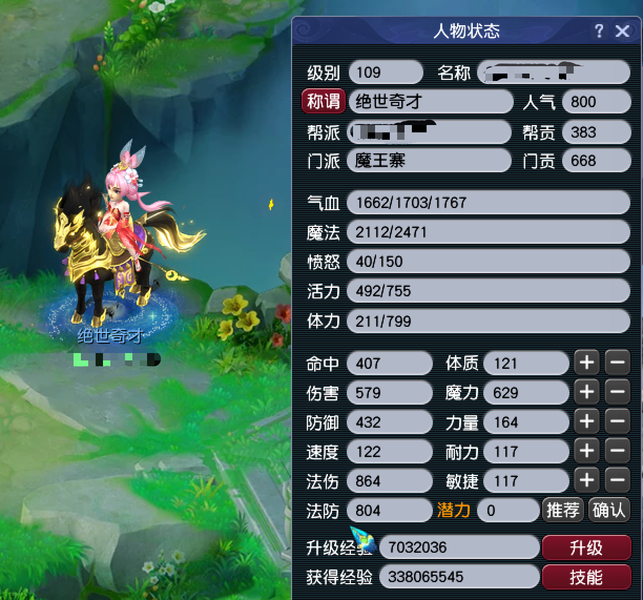
Task: Open help with the question mark button
Action: coord(598,31)
